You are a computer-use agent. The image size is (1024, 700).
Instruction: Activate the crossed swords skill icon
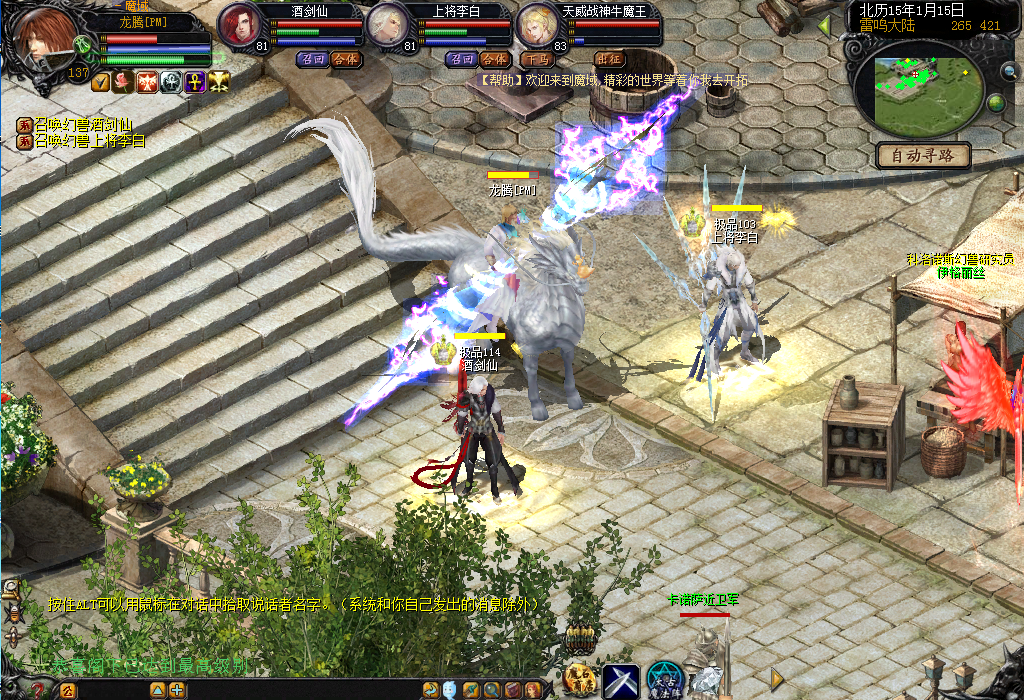620,680
